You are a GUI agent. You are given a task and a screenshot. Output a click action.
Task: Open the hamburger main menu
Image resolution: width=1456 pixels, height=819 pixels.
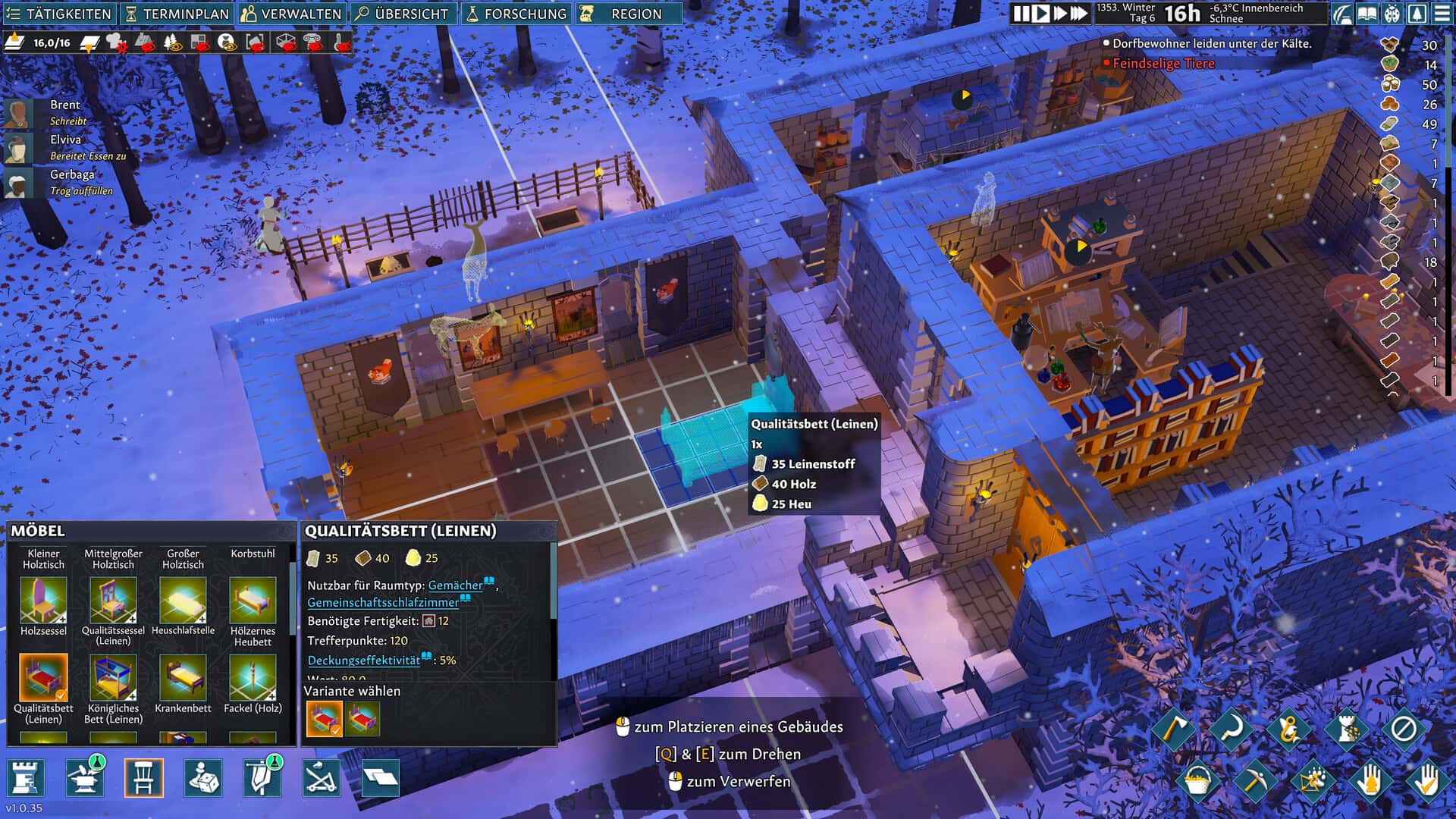1442,14
